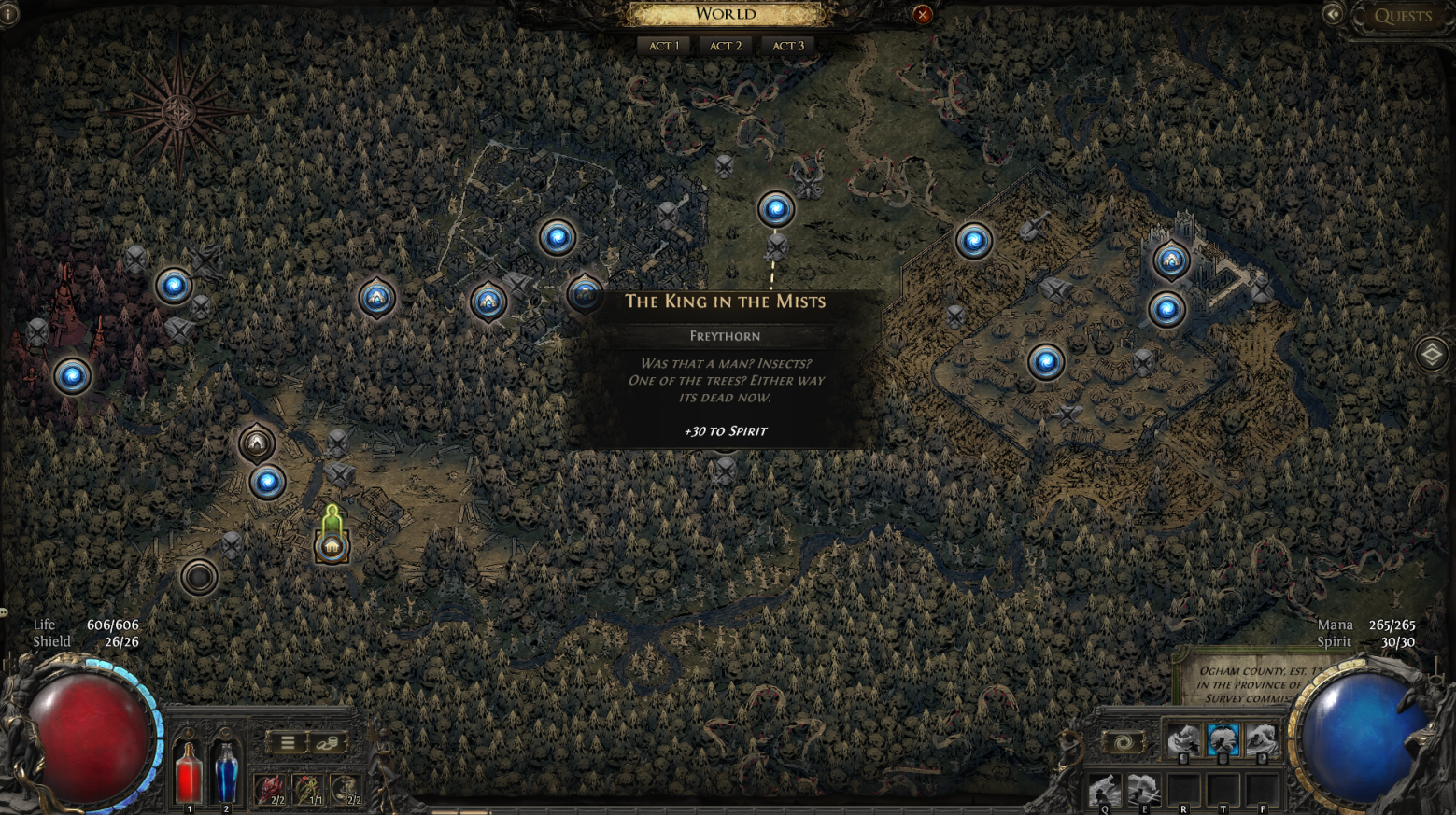Activate the skill bound to Q
Viewport: 1456px width, 815px height.
point(1104,792)
